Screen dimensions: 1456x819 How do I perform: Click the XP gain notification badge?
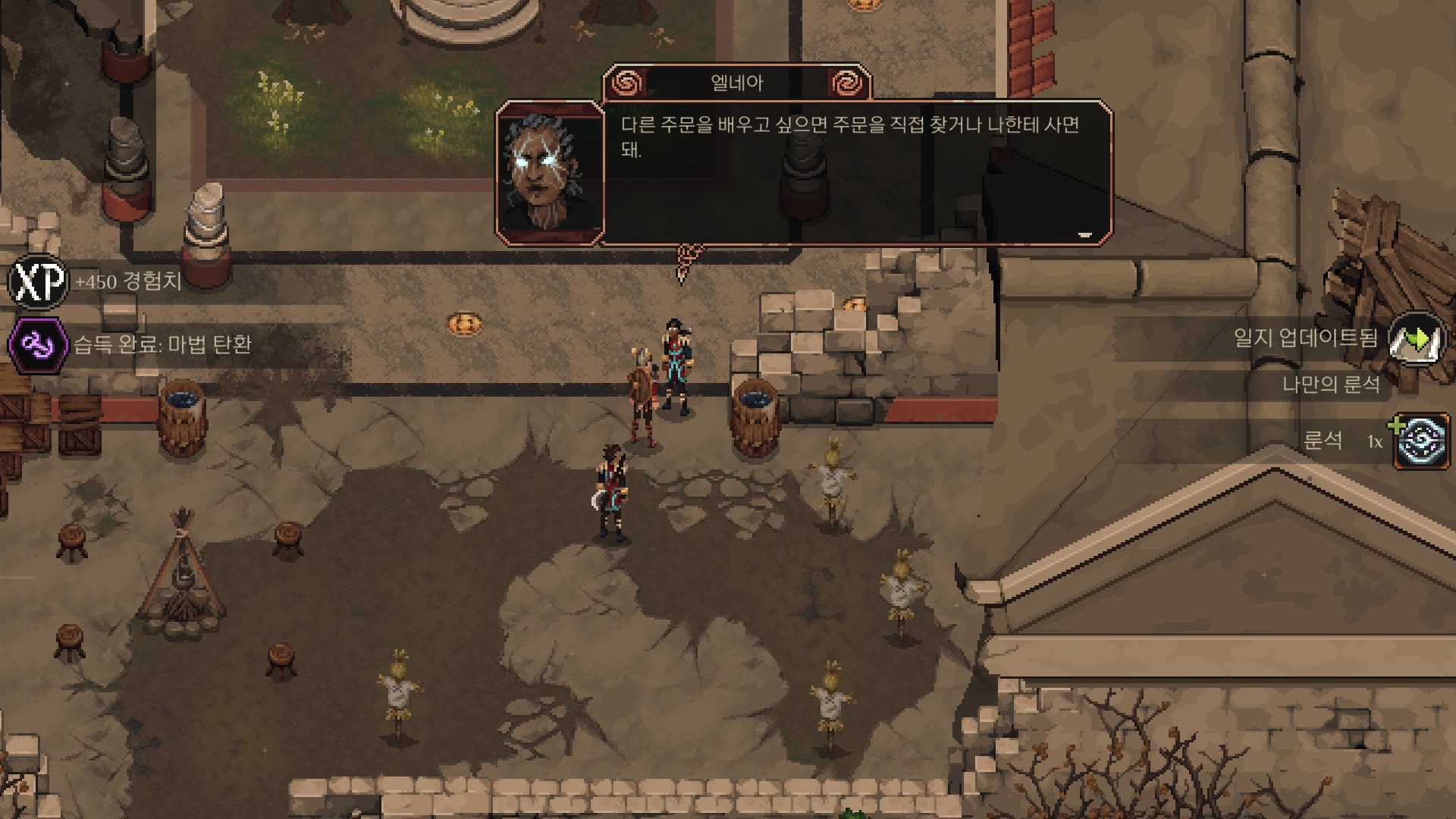(37, 282)
